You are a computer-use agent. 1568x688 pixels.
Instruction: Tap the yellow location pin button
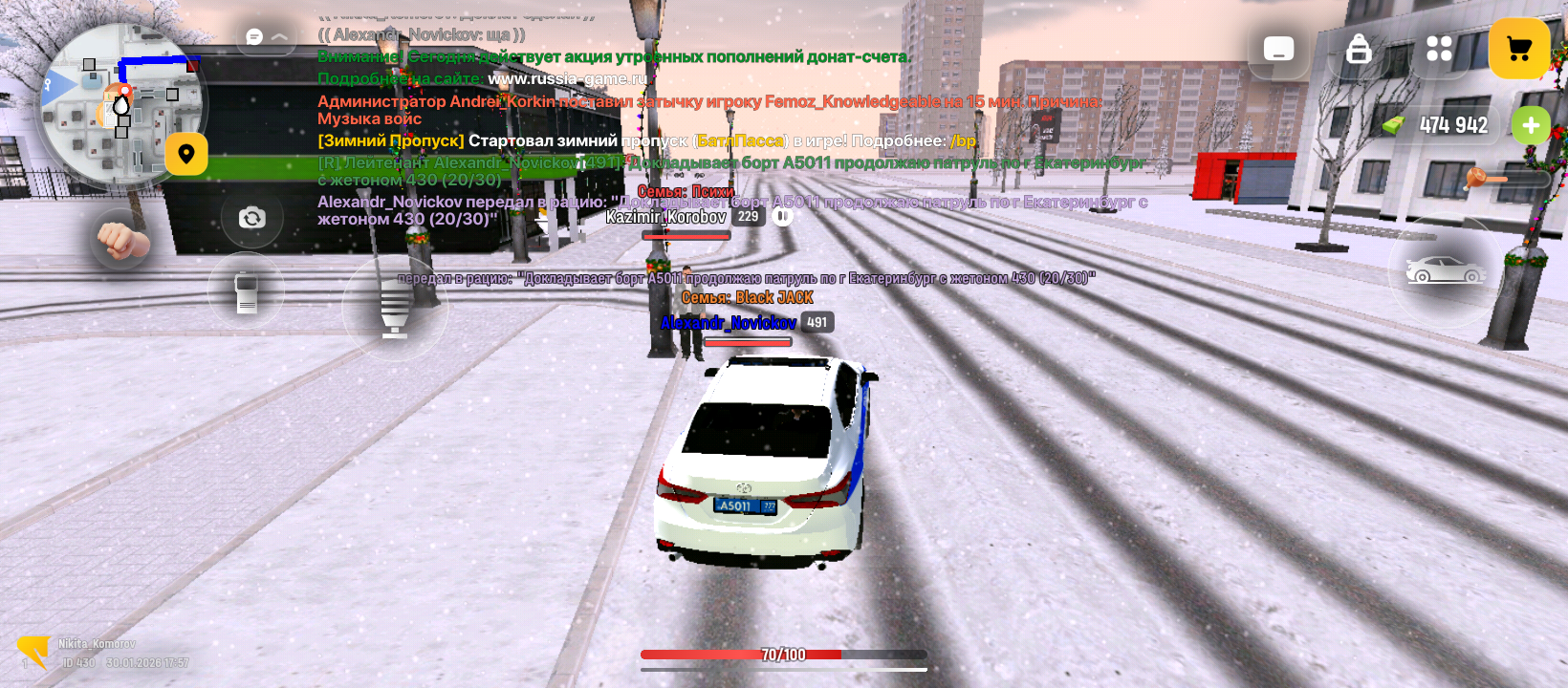[186, 154]
